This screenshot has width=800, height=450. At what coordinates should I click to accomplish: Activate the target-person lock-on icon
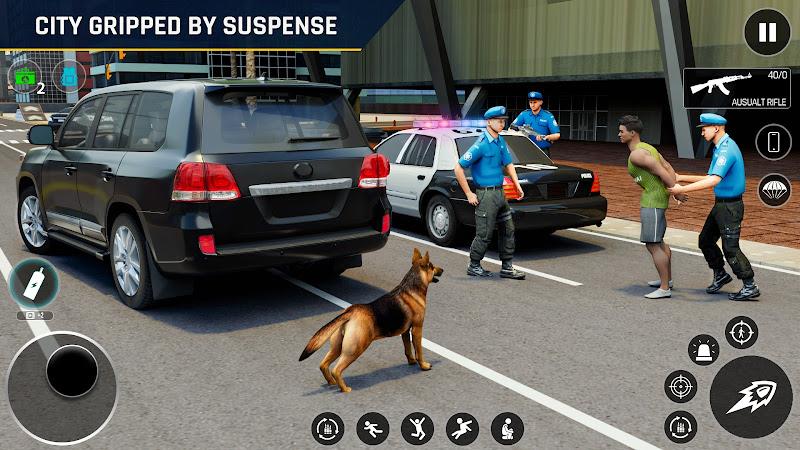coord(741,333)
